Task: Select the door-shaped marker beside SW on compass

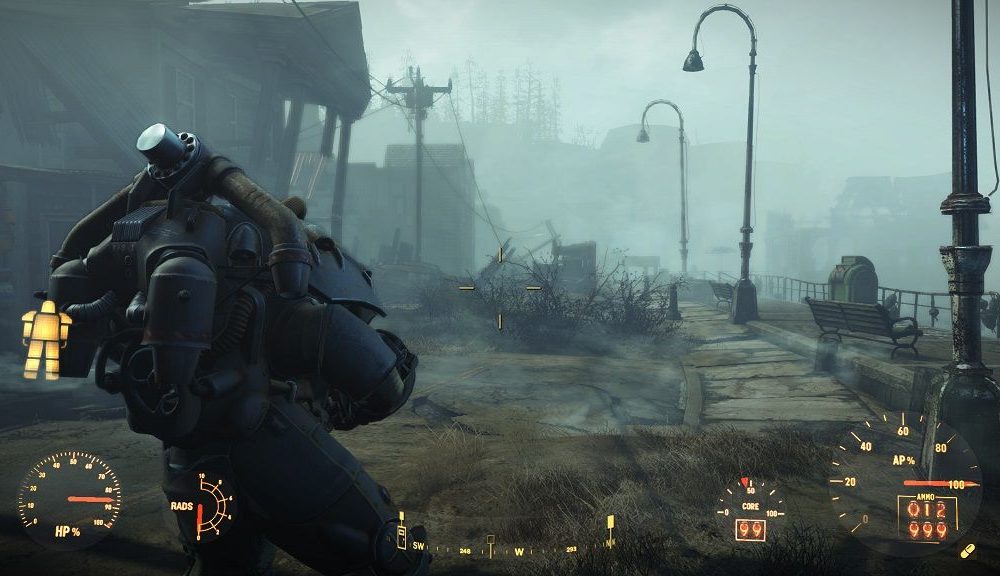Action: [402, 539]
